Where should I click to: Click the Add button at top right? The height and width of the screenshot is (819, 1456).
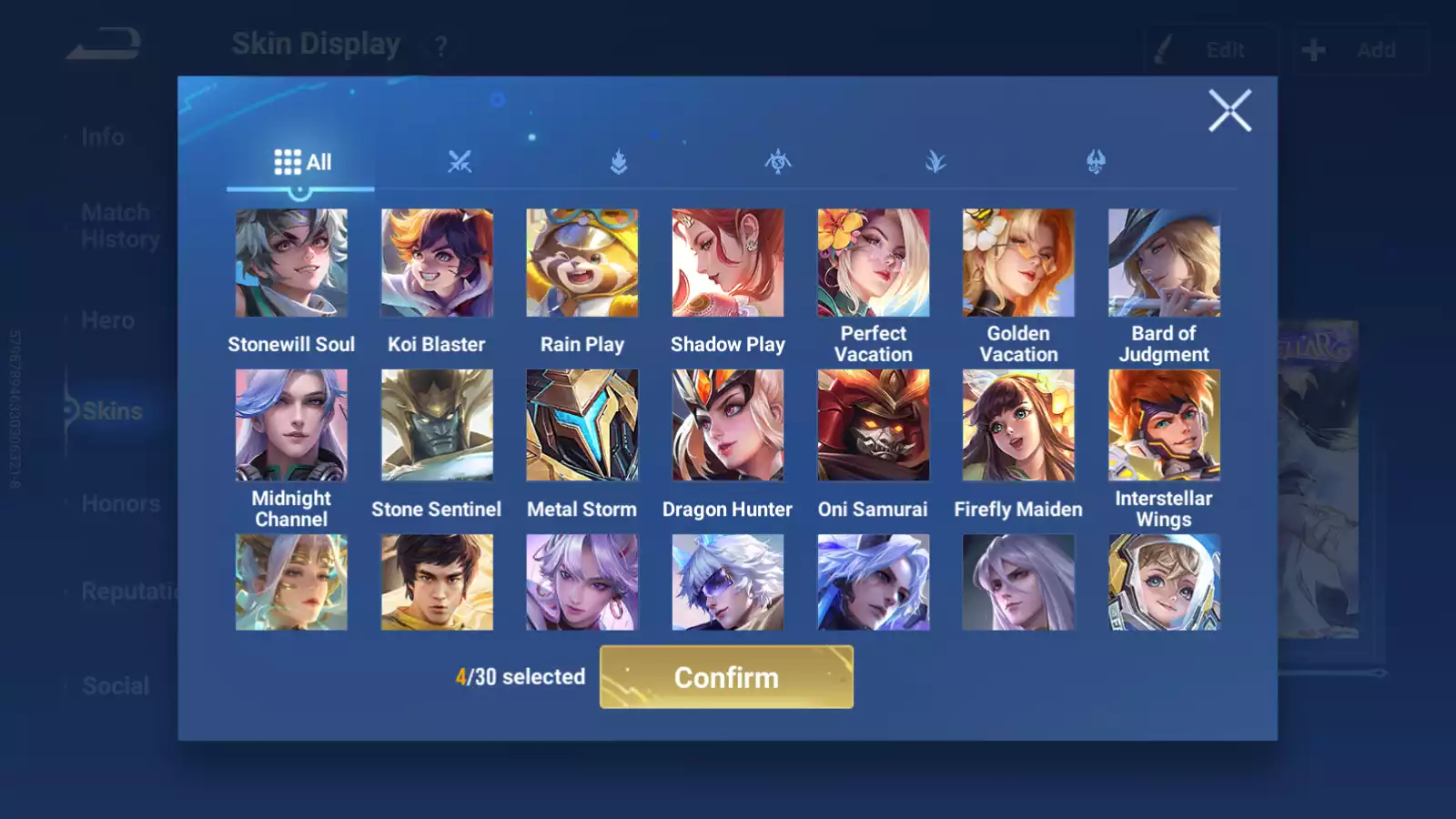point(1360,50)
